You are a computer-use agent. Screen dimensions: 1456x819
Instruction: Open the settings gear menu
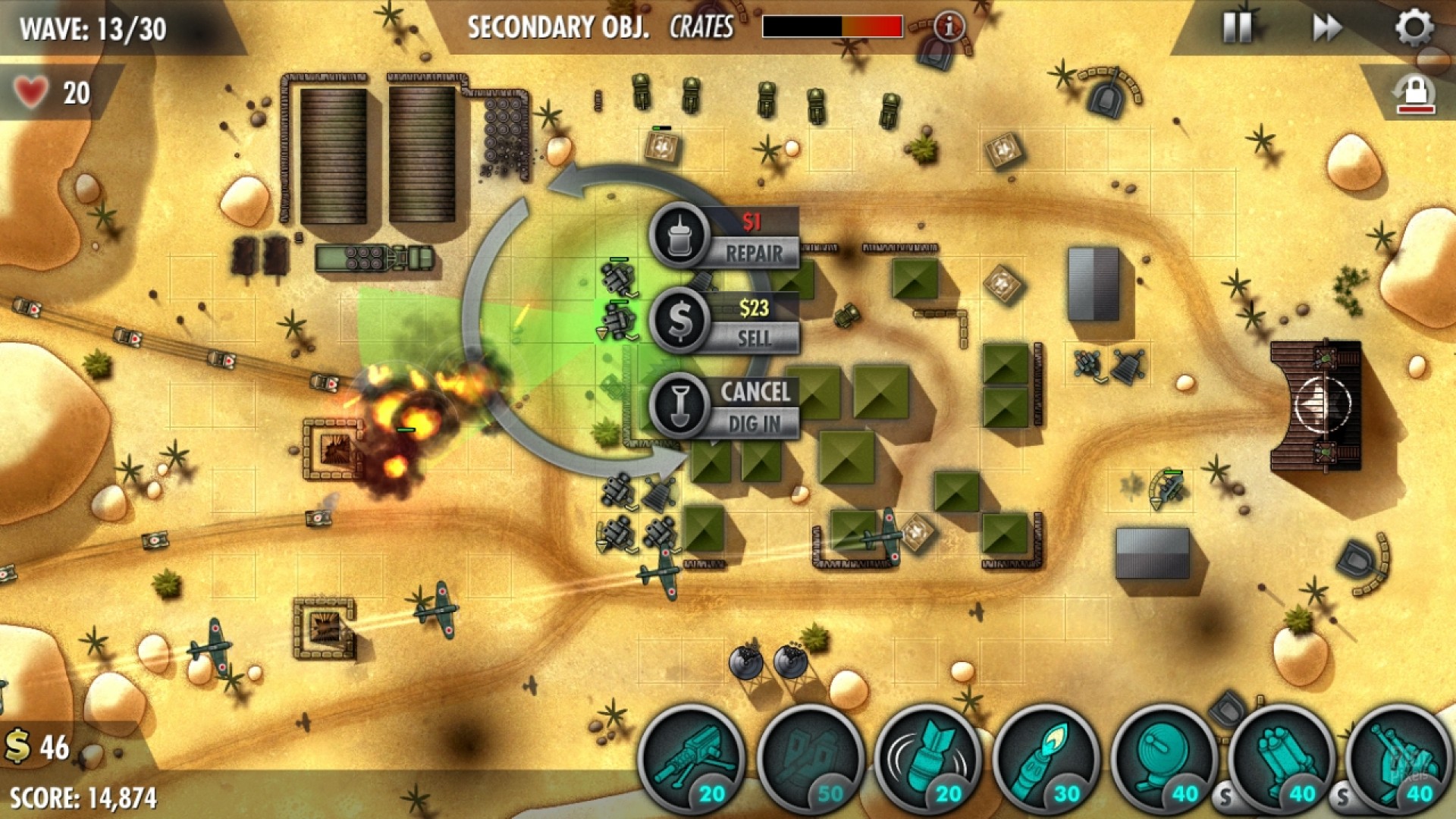tap(1414, 28)
